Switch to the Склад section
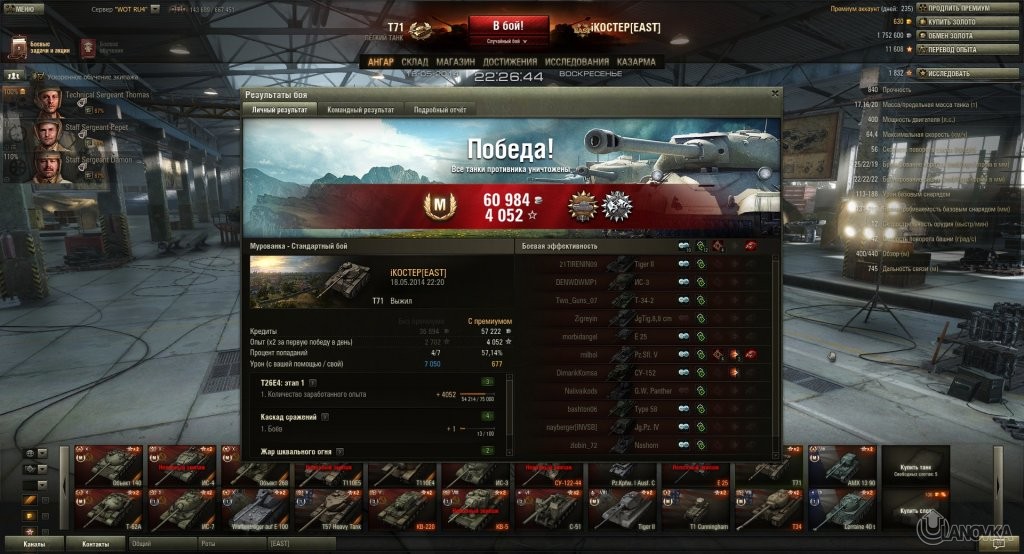The width and height of the screenshot is (1024, 554). point(414,62)
